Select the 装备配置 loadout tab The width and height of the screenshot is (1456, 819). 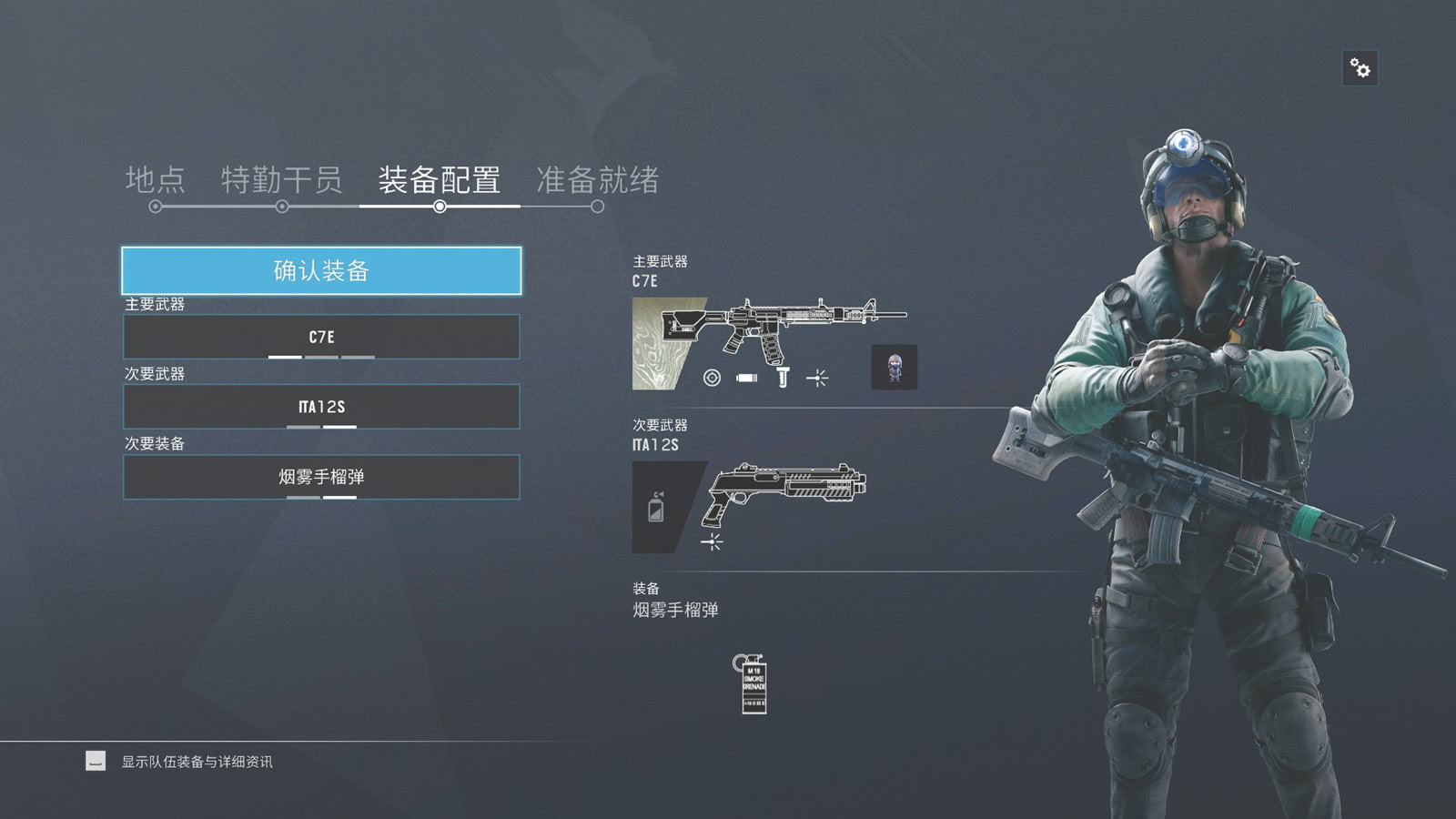point(440,180)
